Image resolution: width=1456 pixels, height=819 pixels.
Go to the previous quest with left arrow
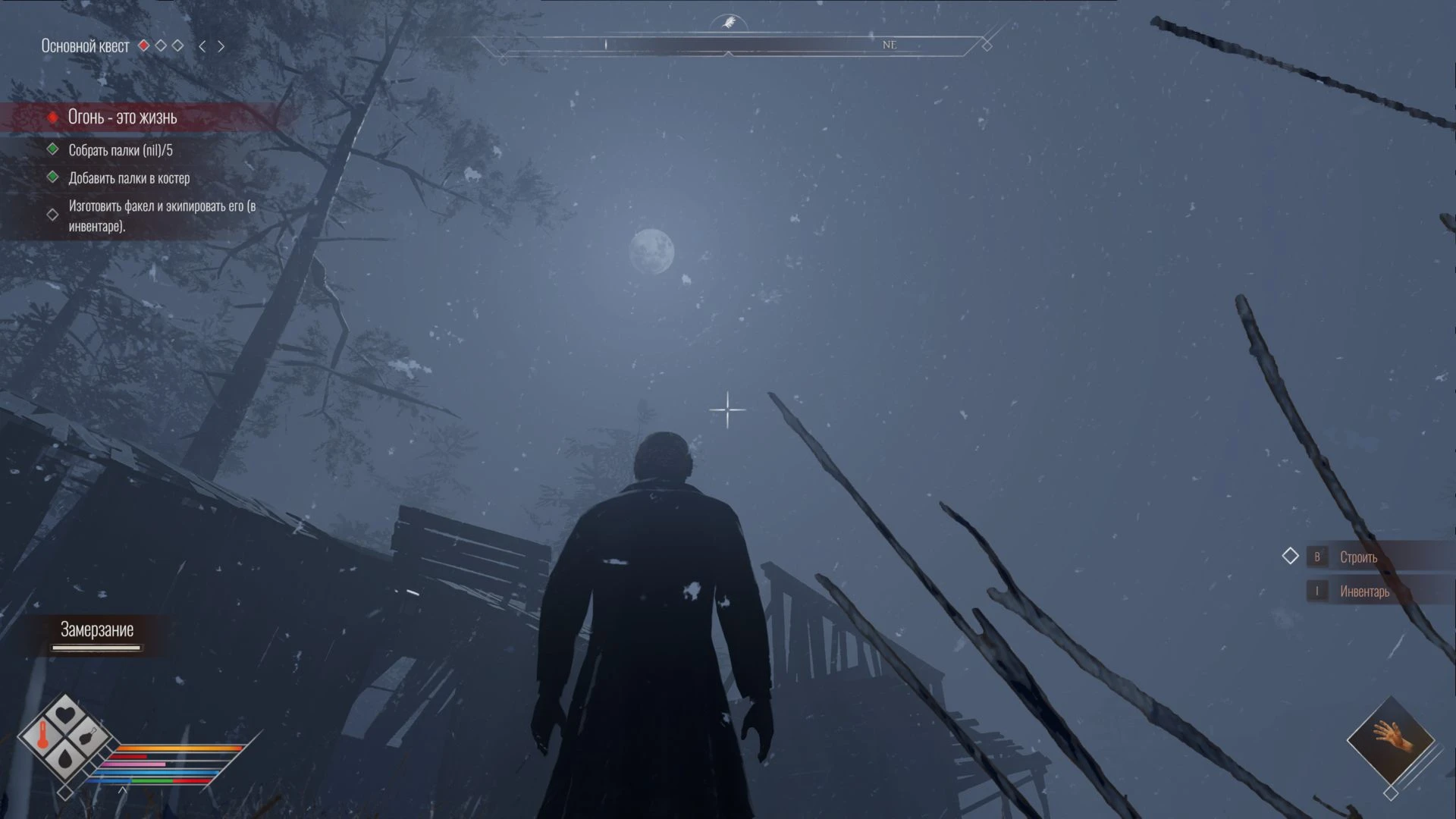202,46
